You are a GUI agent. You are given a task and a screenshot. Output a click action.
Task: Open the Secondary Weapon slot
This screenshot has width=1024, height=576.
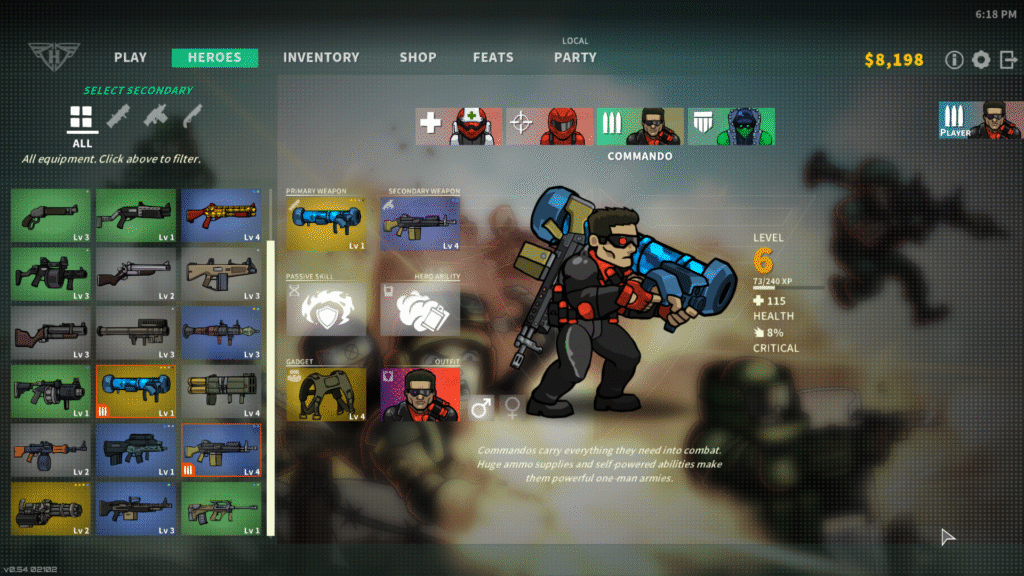click(420, 223)
